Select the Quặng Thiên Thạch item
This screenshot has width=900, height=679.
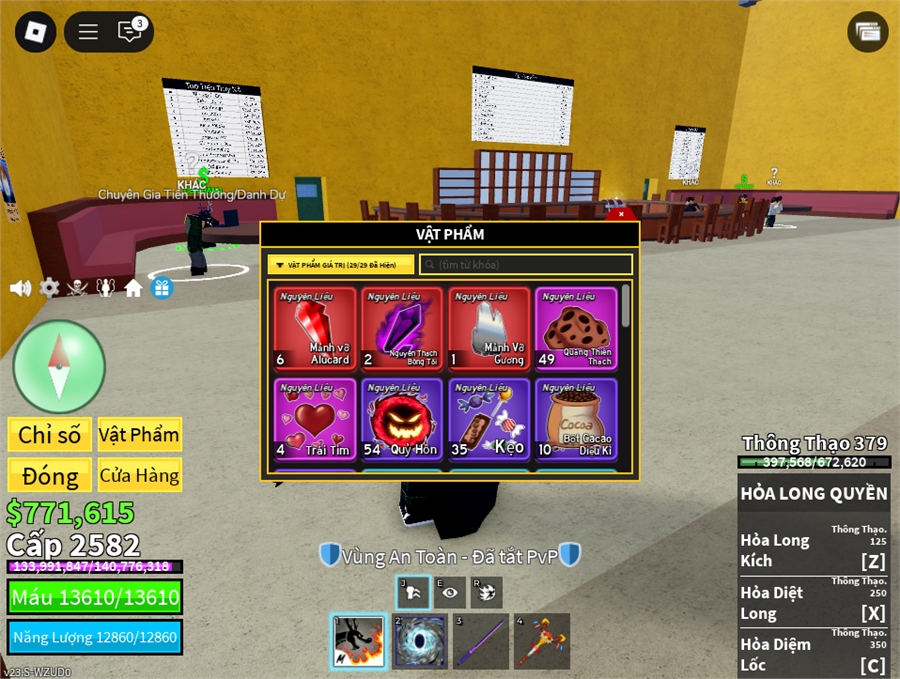point(576,329)
